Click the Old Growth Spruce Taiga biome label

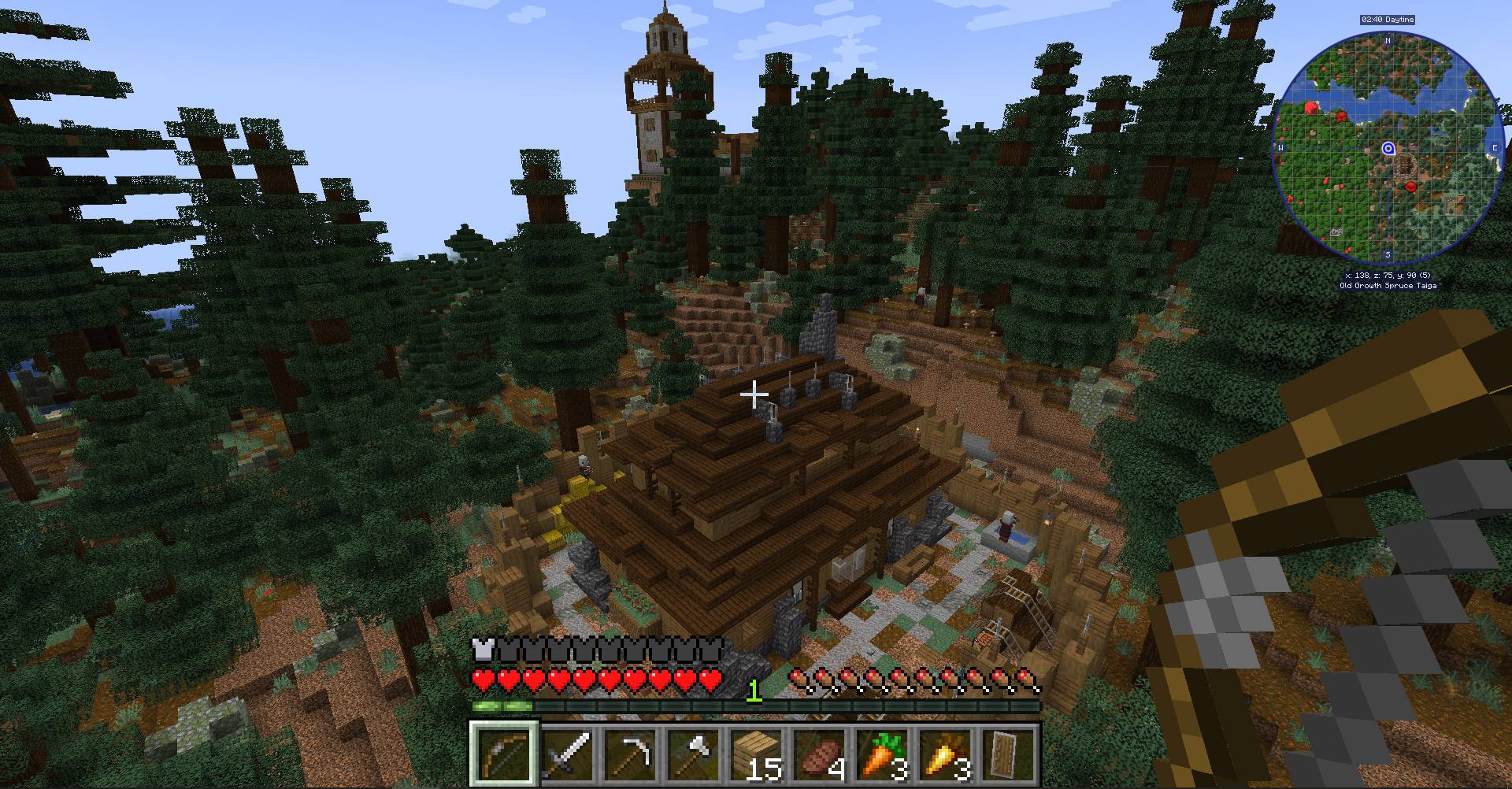tap(1388, 286)
